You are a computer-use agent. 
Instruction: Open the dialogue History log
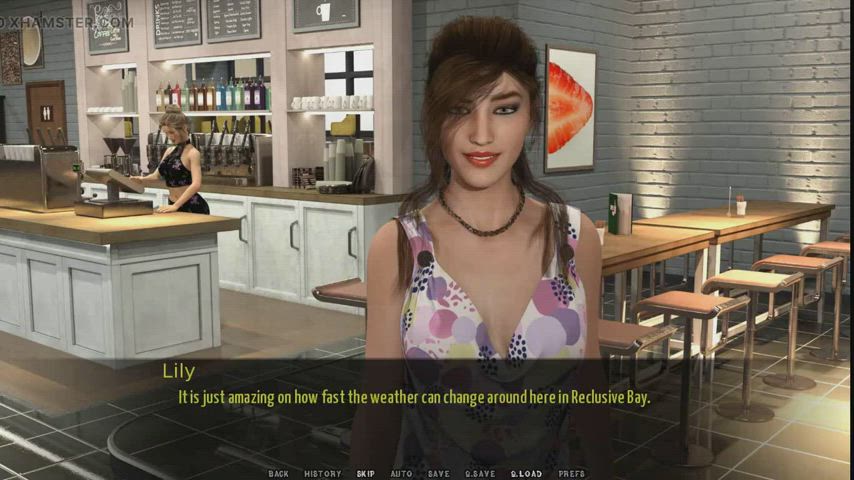(x=322, y=474)
